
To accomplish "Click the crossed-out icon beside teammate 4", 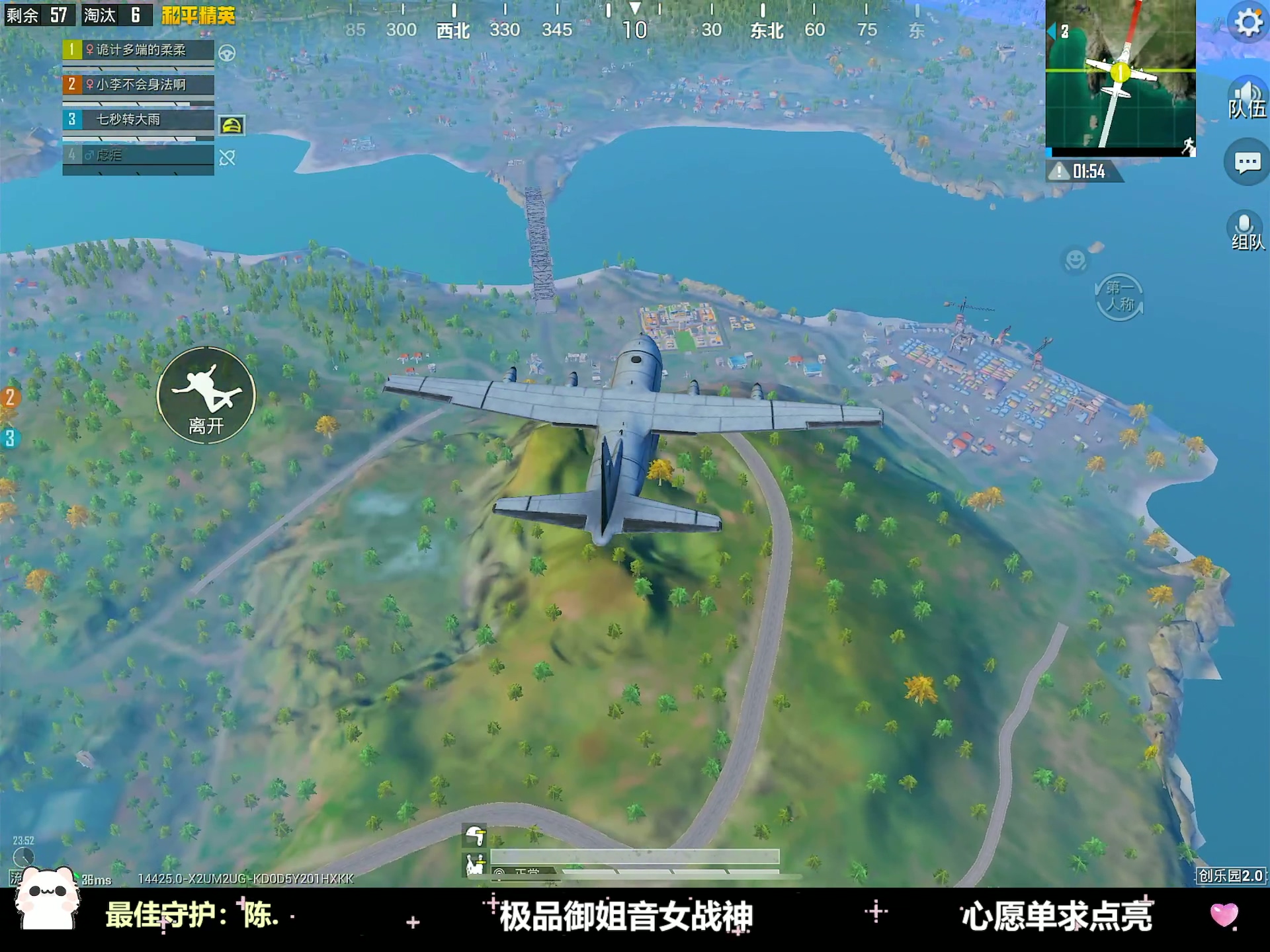I will tap(227, 157).
